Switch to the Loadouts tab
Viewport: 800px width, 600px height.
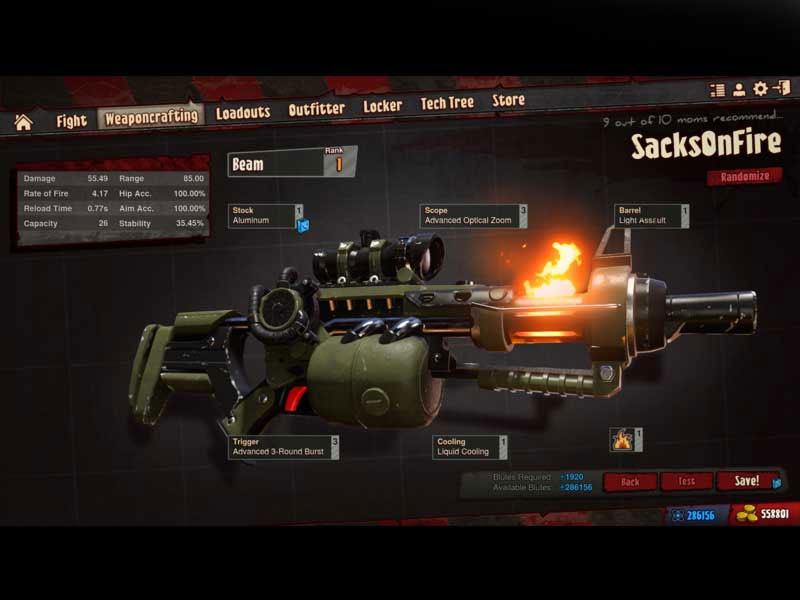click(x=243, y=113)
